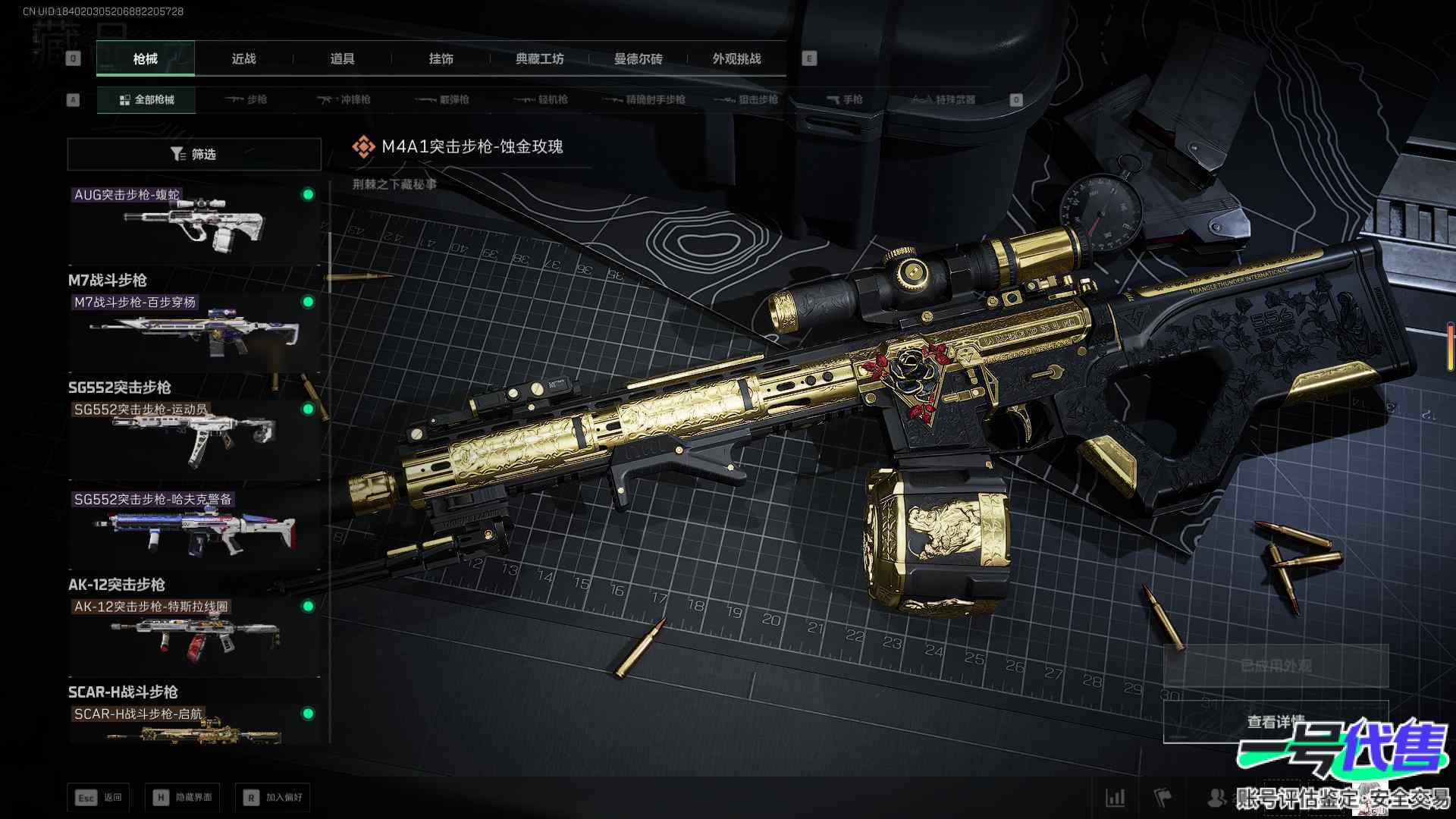The width and height of the screenshot is (1456, 819).
Task: Switch to the 近战 melee tab
Action: pos(243,58)
